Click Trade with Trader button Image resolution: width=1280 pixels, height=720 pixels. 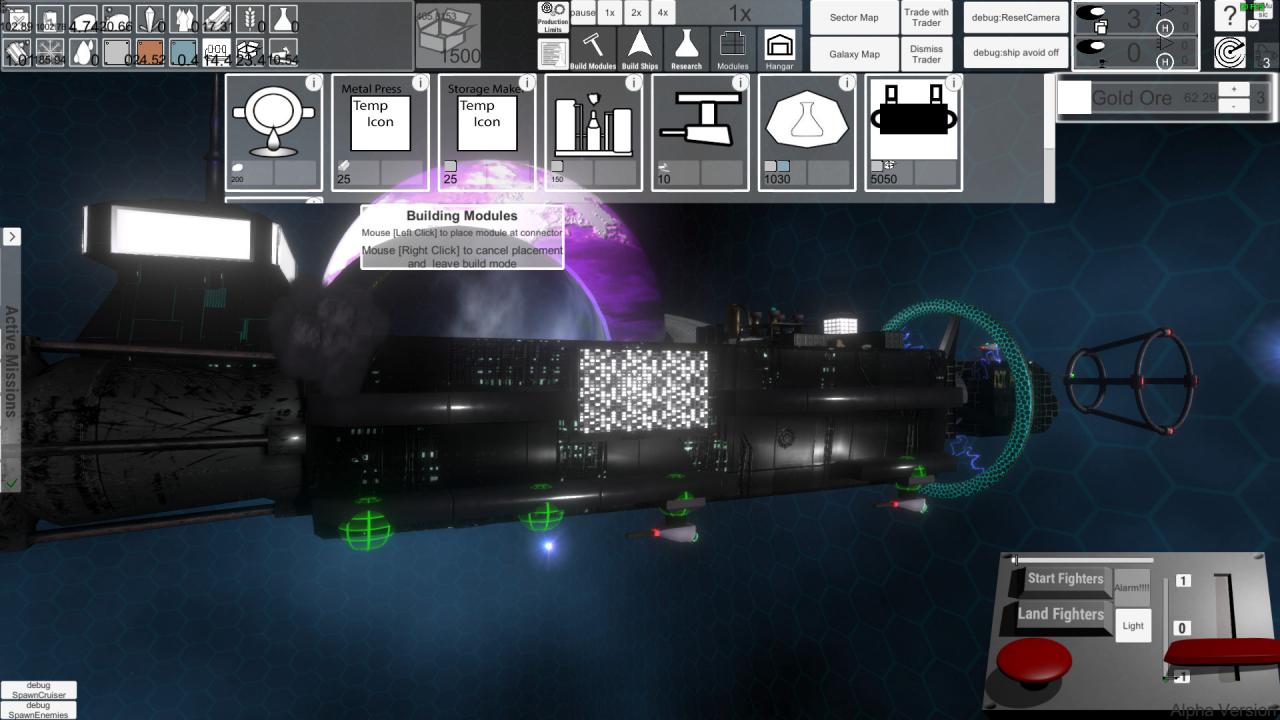(x=927, y=18)
